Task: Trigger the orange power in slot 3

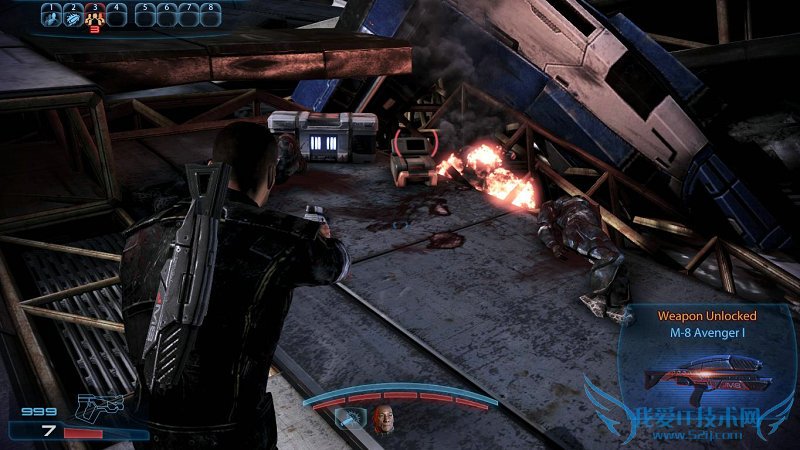Action: click(x=95, y=16)
